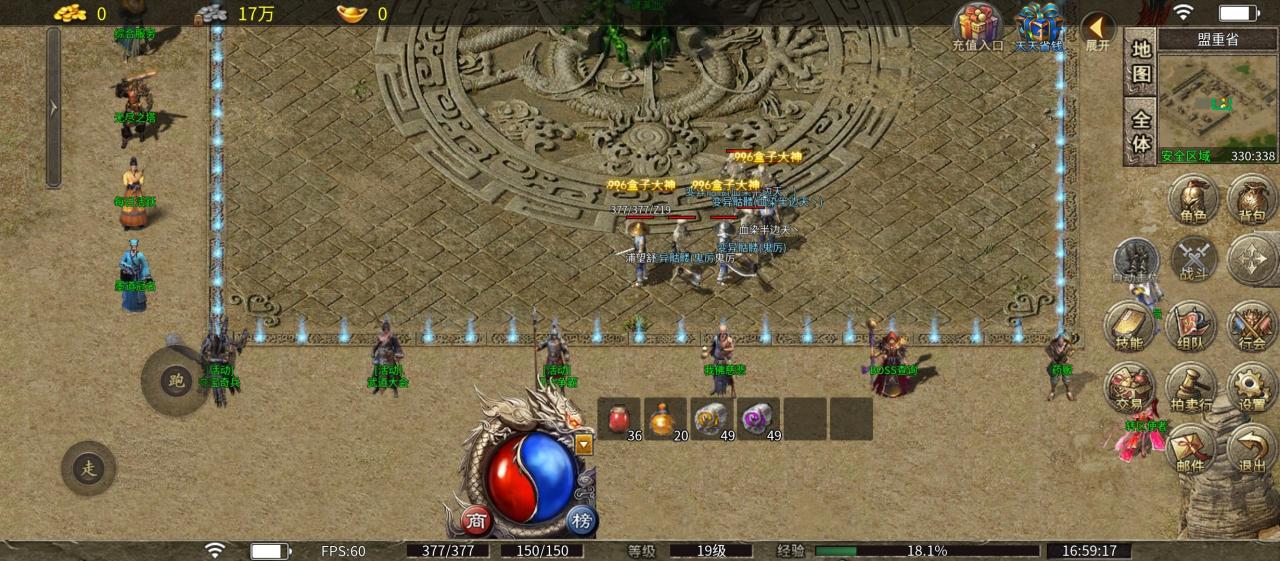Select the 全体 button beside the minimap

click(x=1141, y=131)
